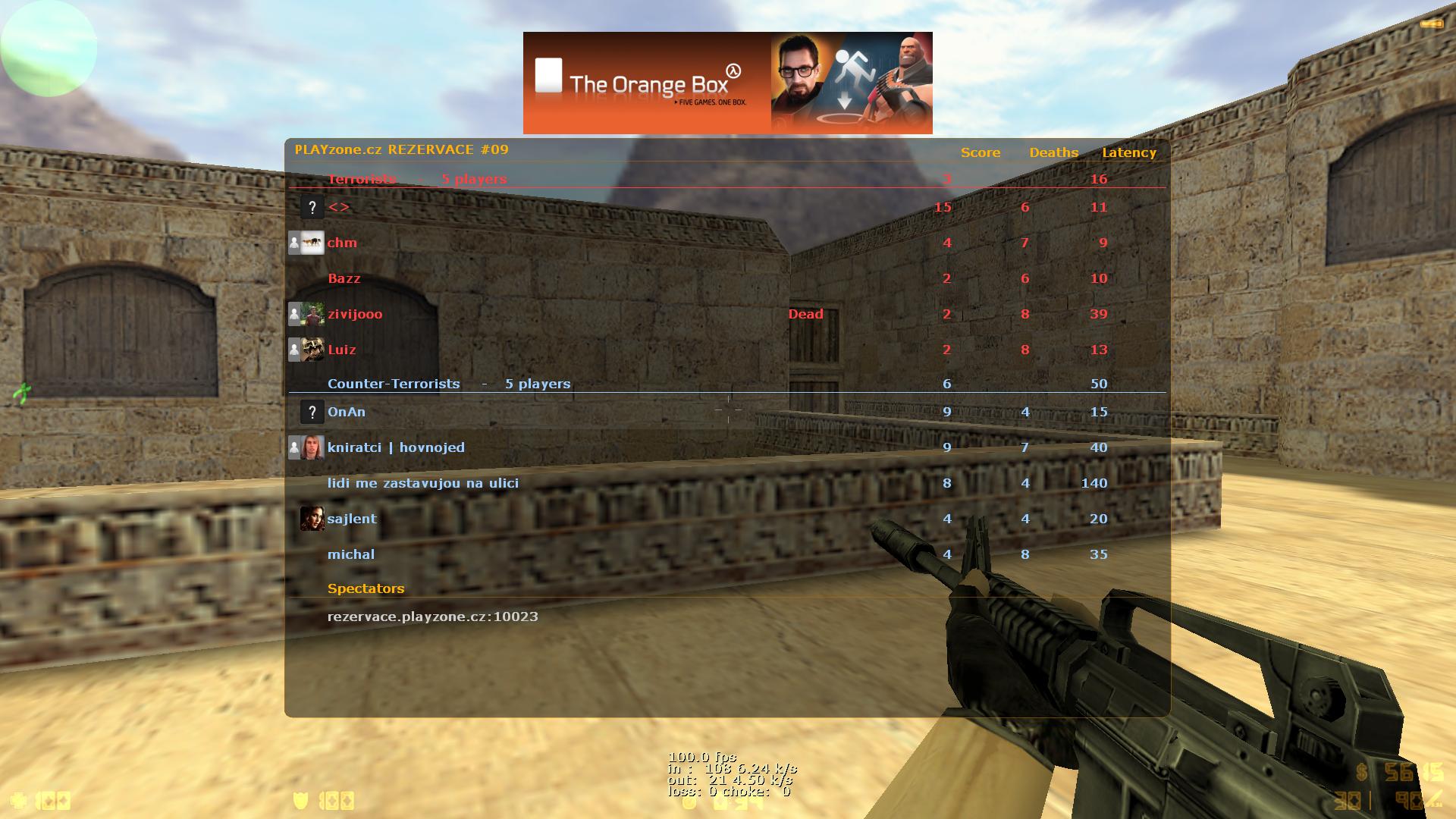Viewport: 1456px width, 819px height.
Task: Click zivijooo's scoreboard entry
Action: 355,314
